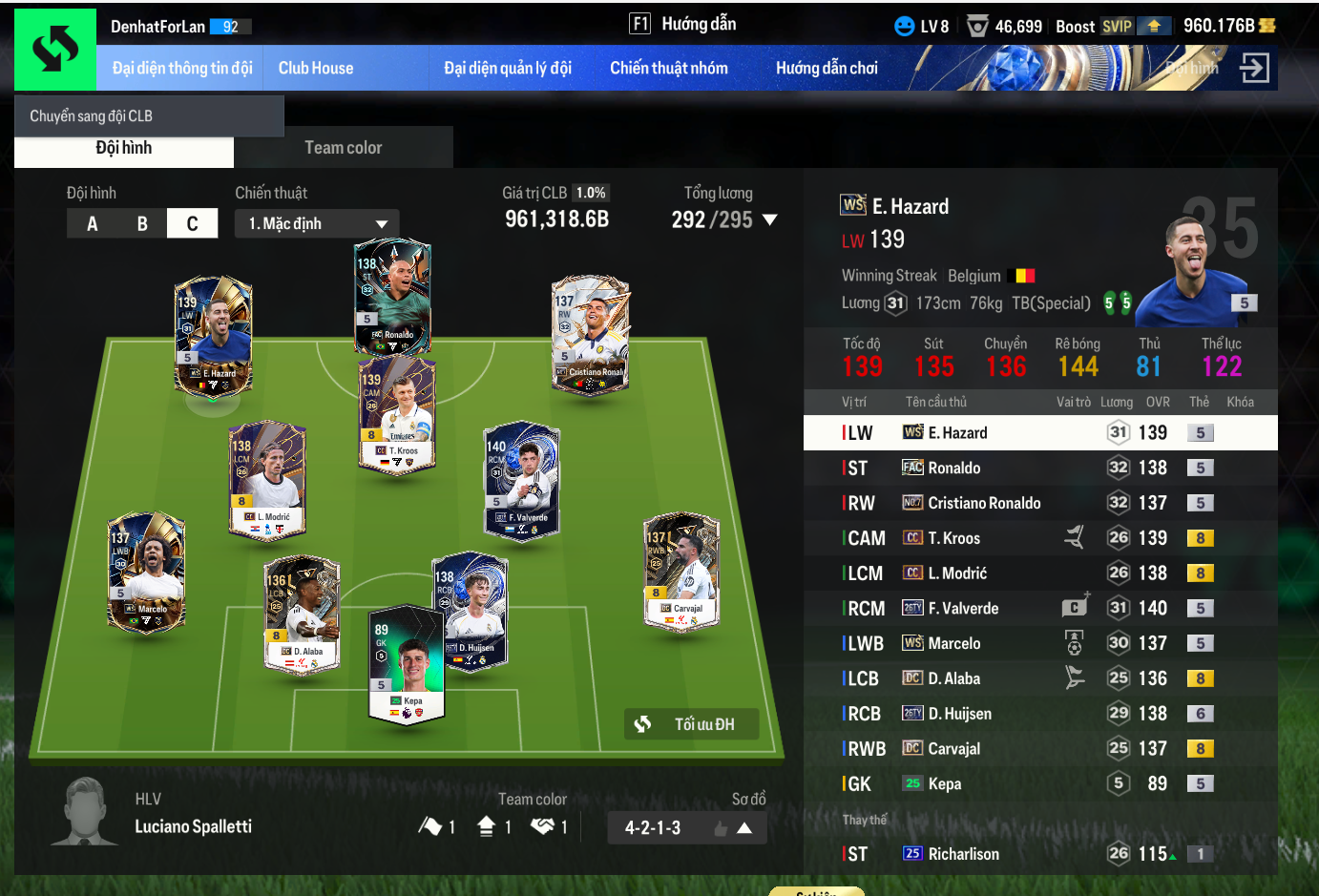Open the Mặc định tactics dropdown
1319x896 pixels.
tap(317, 224)
